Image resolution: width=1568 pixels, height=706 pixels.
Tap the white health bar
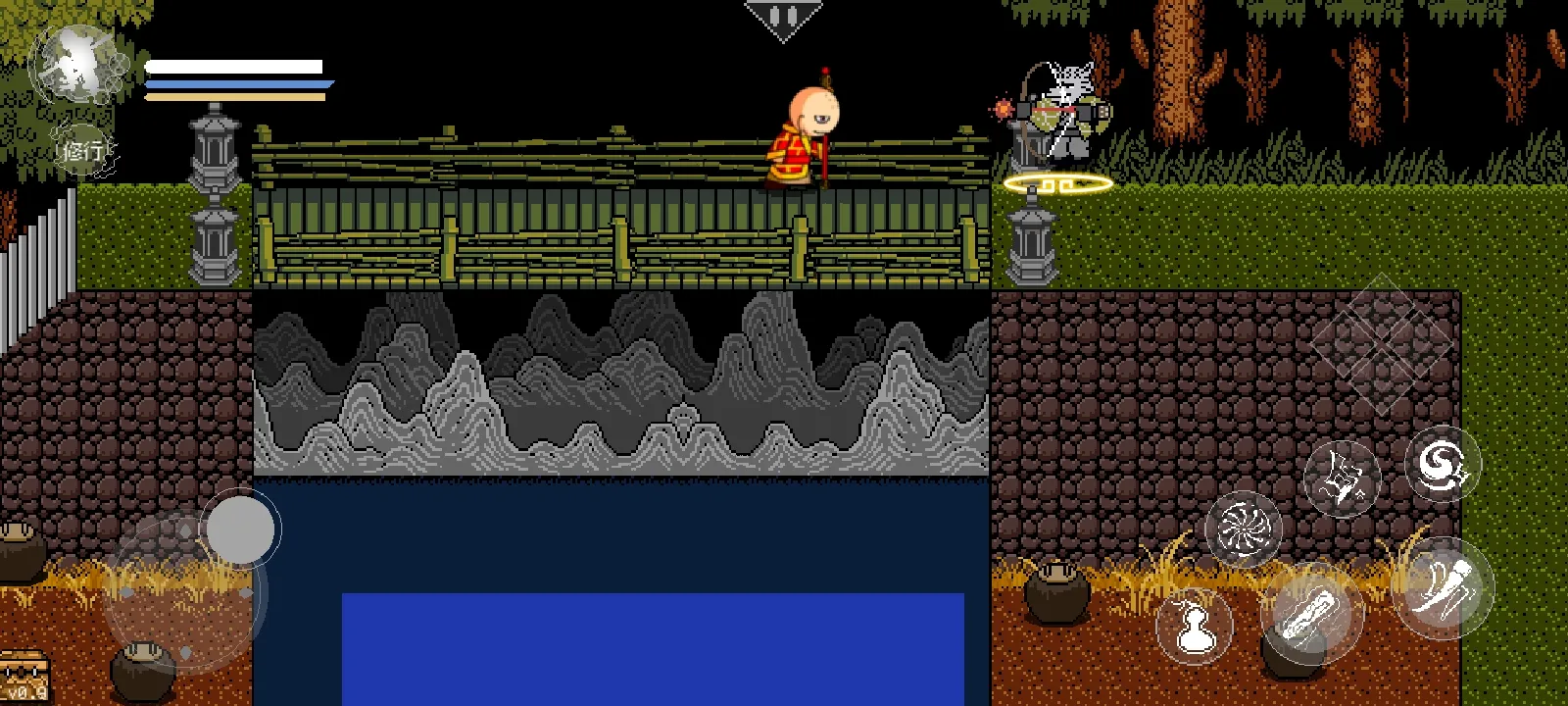pos(235,67)
